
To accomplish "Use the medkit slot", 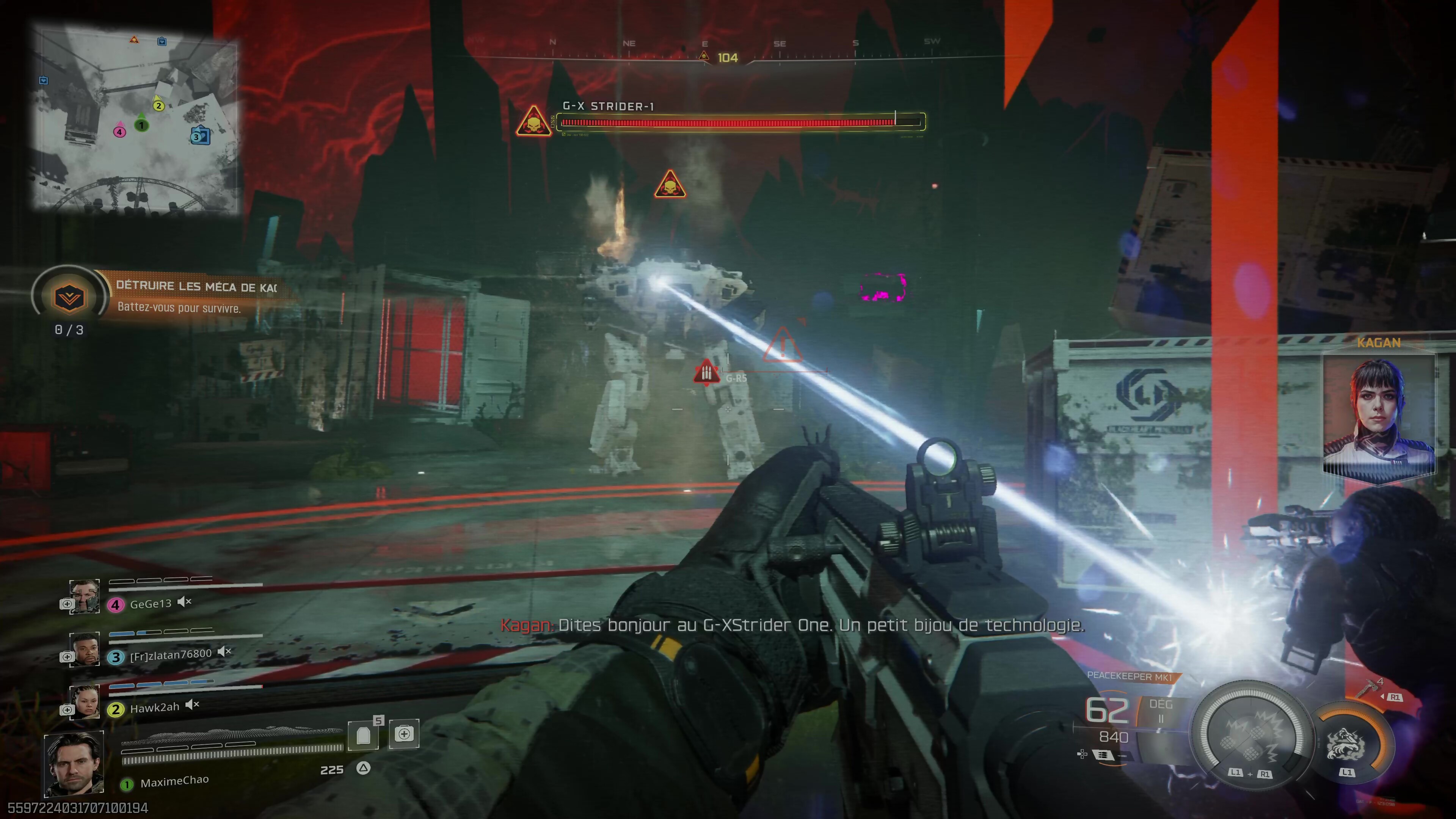I will click(403, 734).
